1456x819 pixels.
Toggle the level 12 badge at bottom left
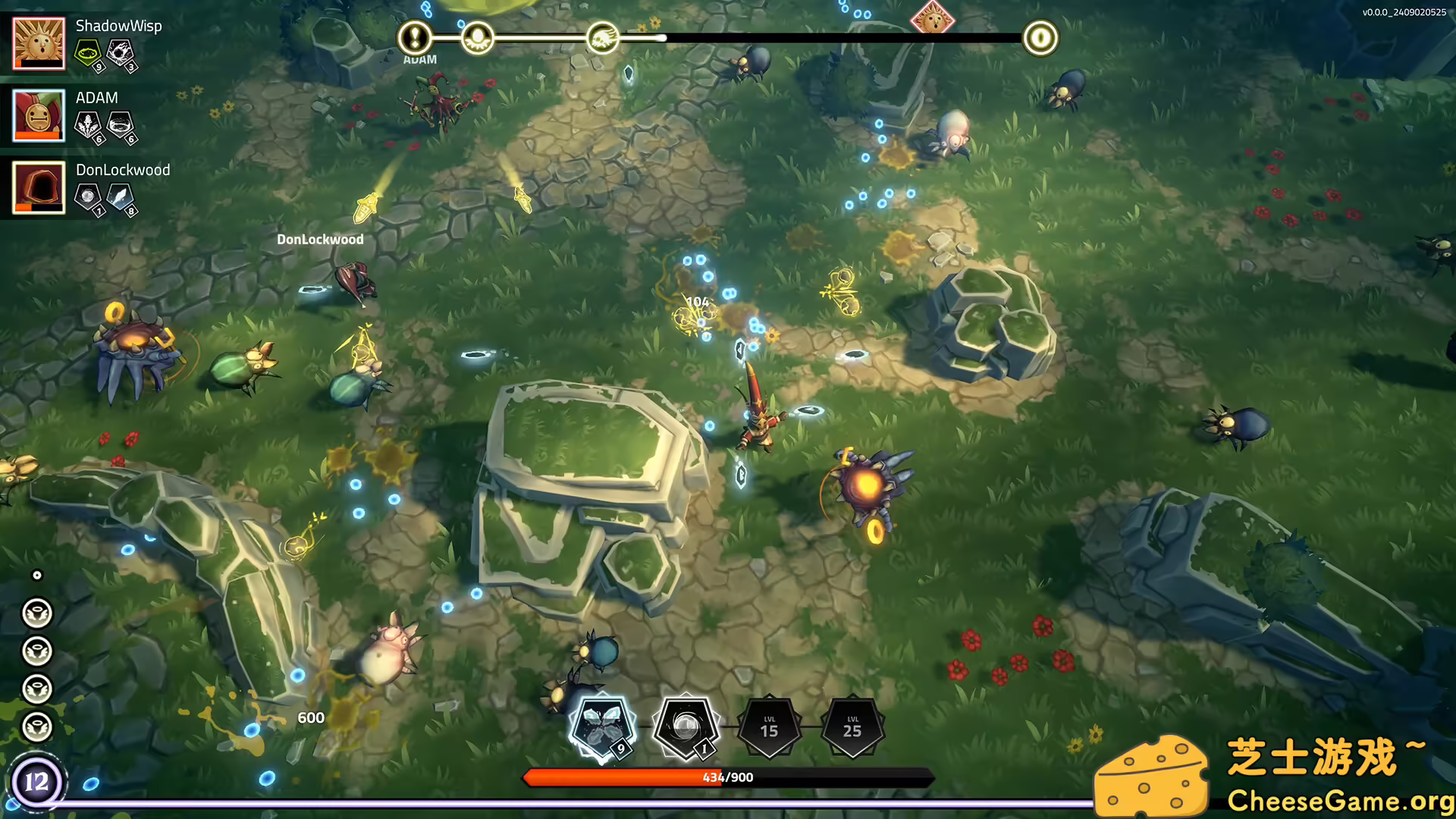click(x=37, y=780)
